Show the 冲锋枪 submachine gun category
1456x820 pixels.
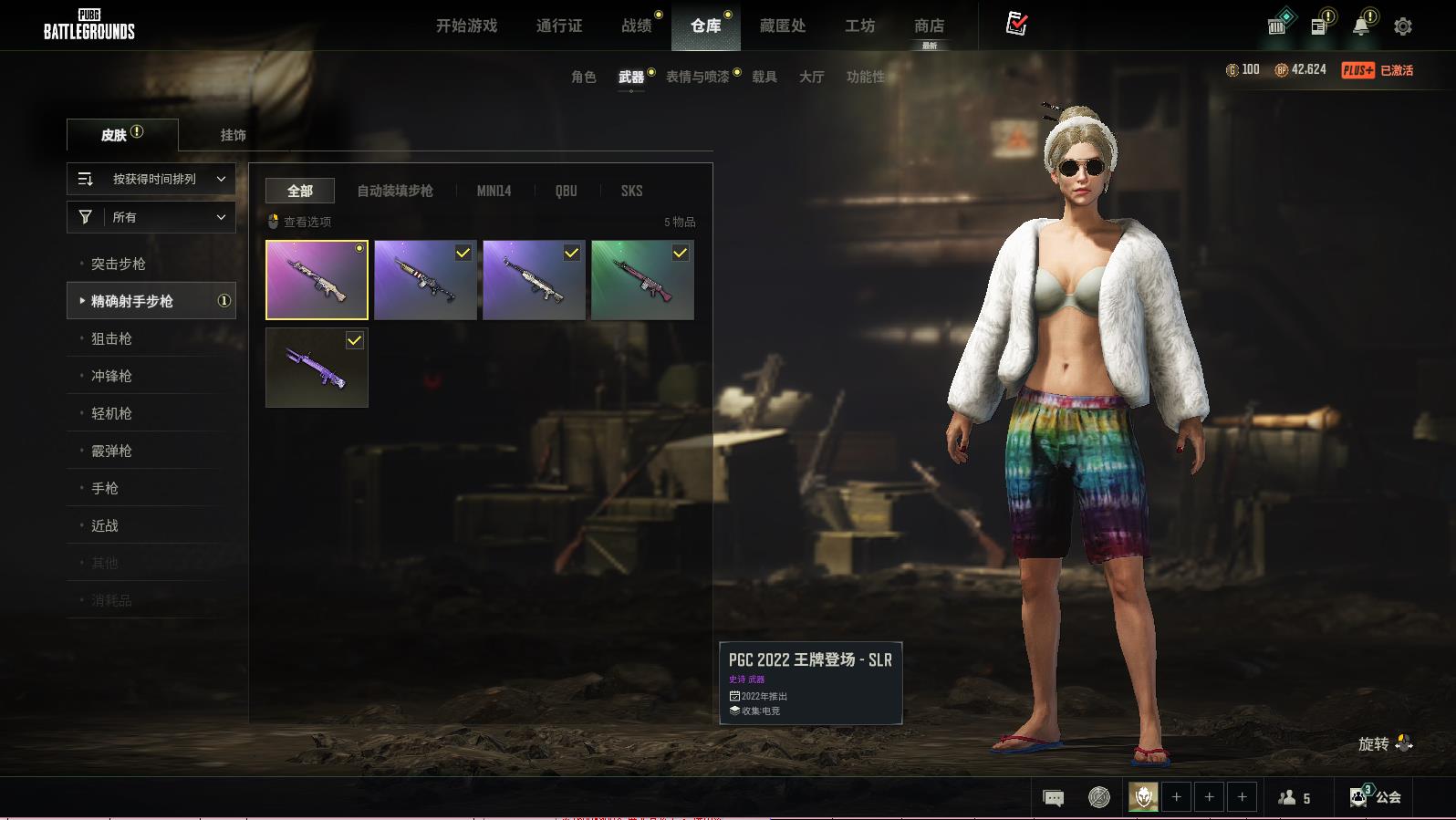click(111, 376)
